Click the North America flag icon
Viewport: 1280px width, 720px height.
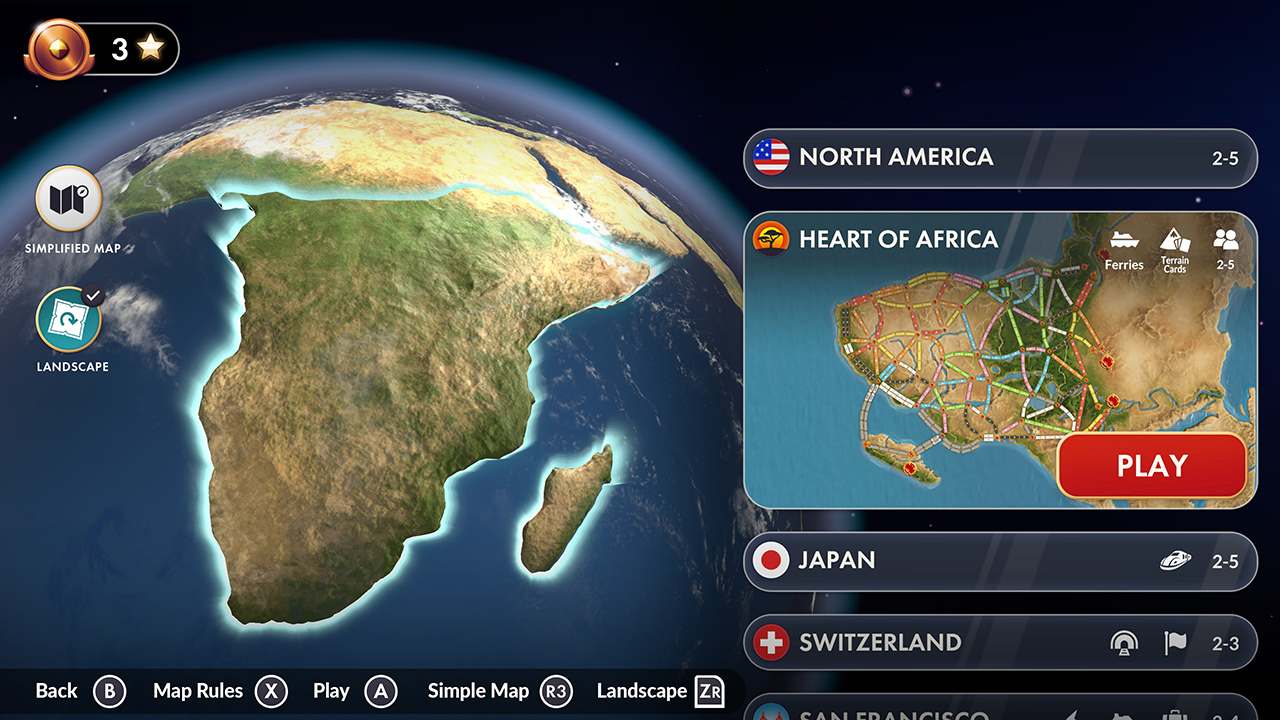tap(771, 157)
